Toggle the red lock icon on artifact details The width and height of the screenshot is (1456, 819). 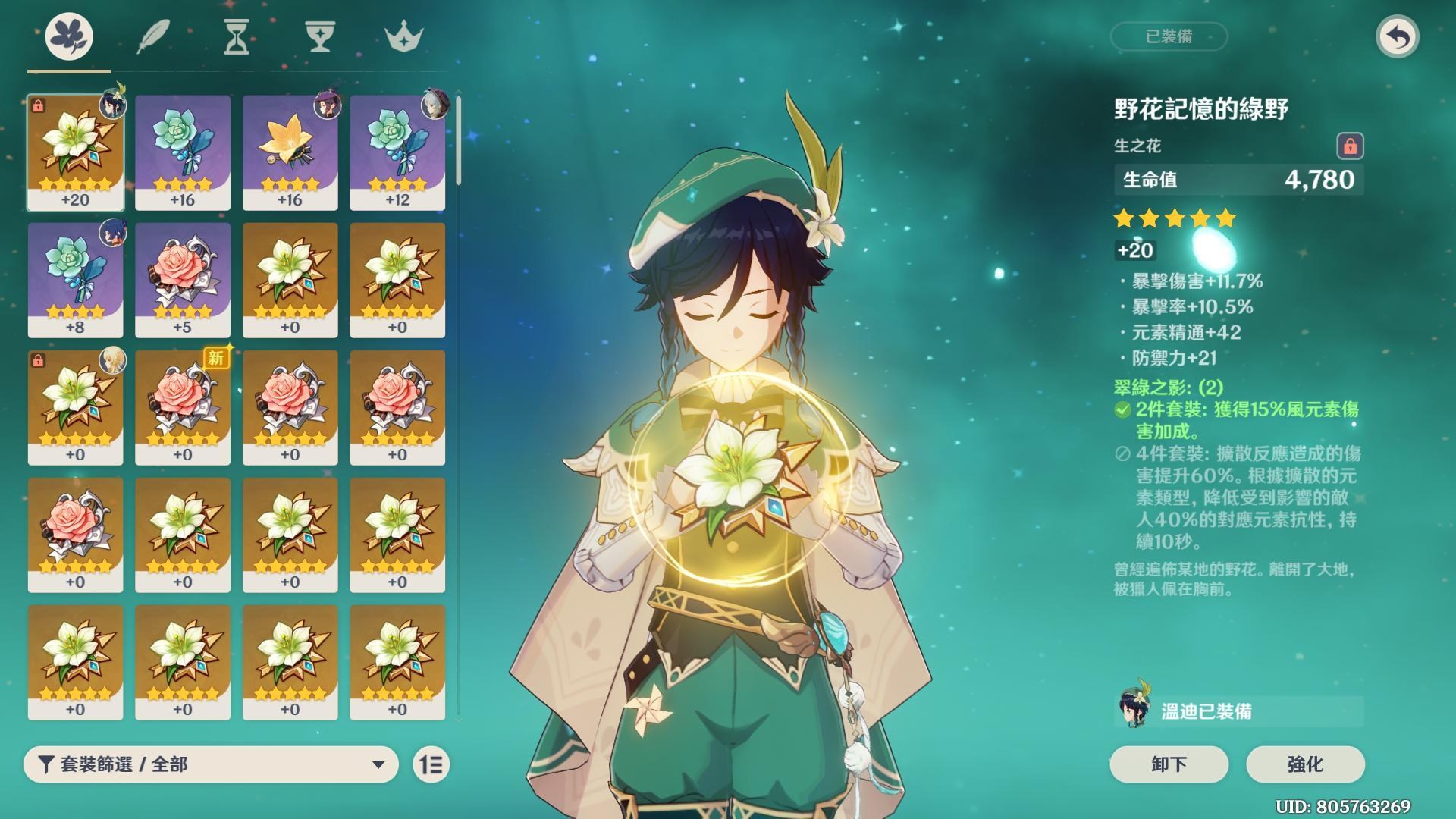coord(1350,146)
